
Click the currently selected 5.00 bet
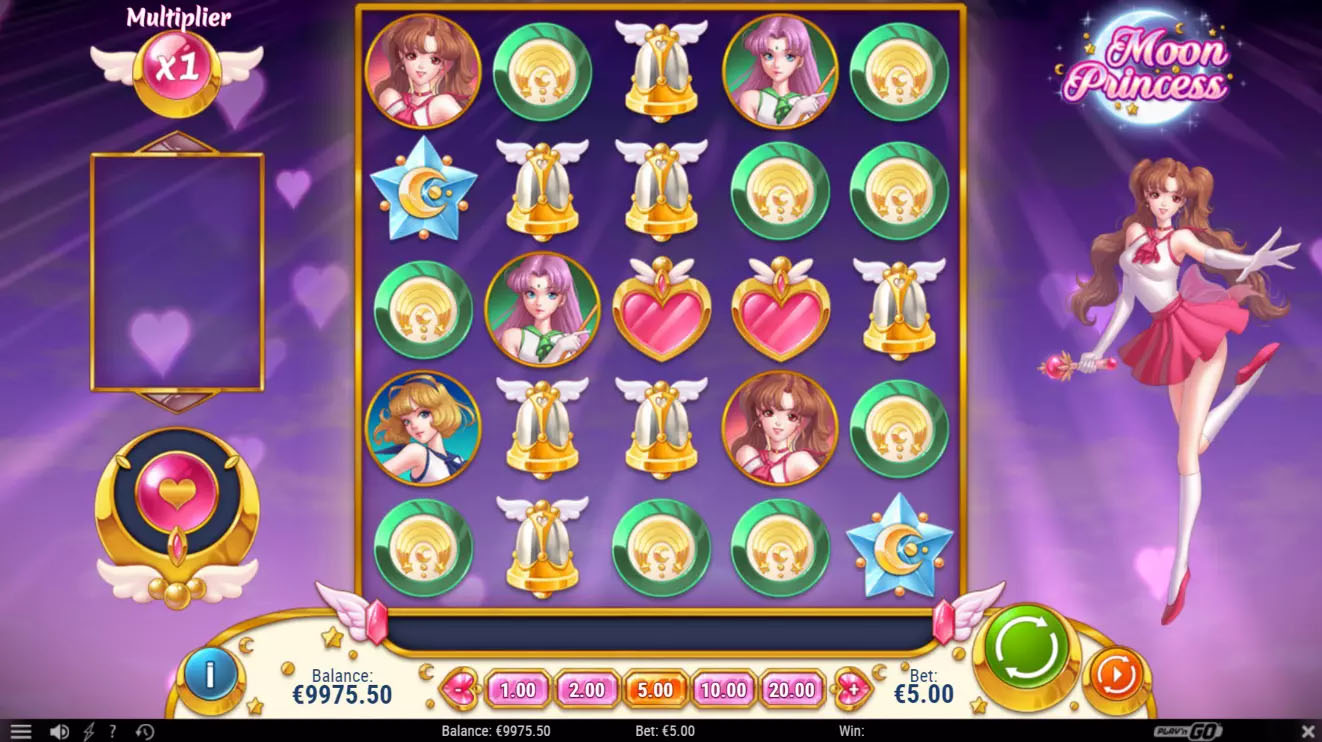(x=655, y=690)
